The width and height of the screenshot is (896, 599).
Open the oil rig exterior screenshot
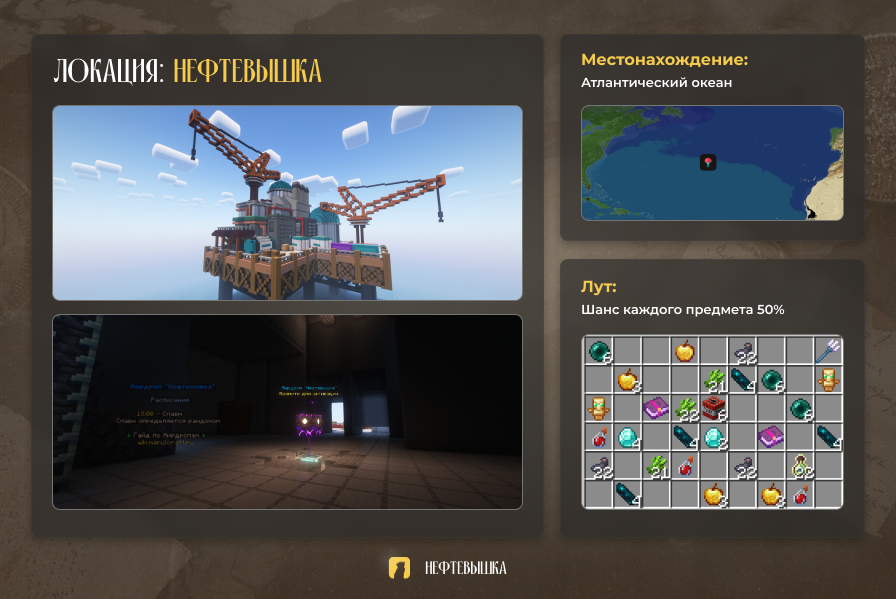tap(287, 202)
